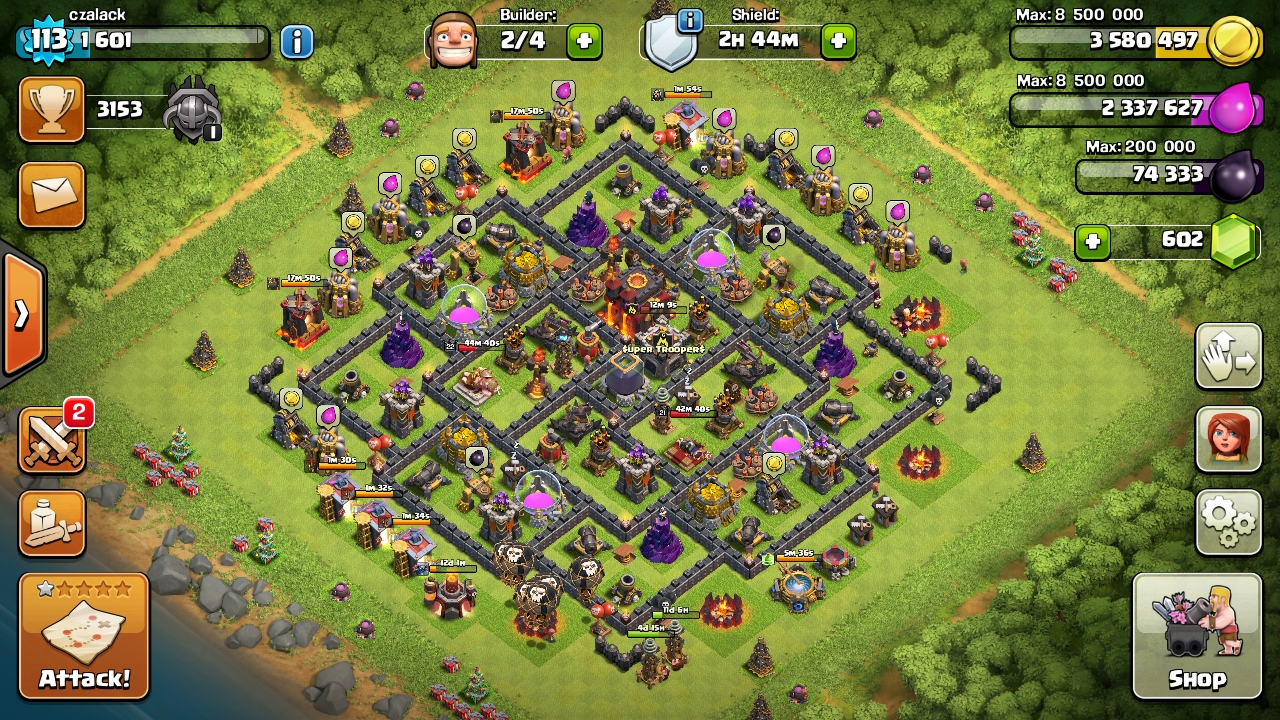The width and height of the screenshot is (1280, 720).
Task: Open the Shop
Action: click(x=1196, y=636)
